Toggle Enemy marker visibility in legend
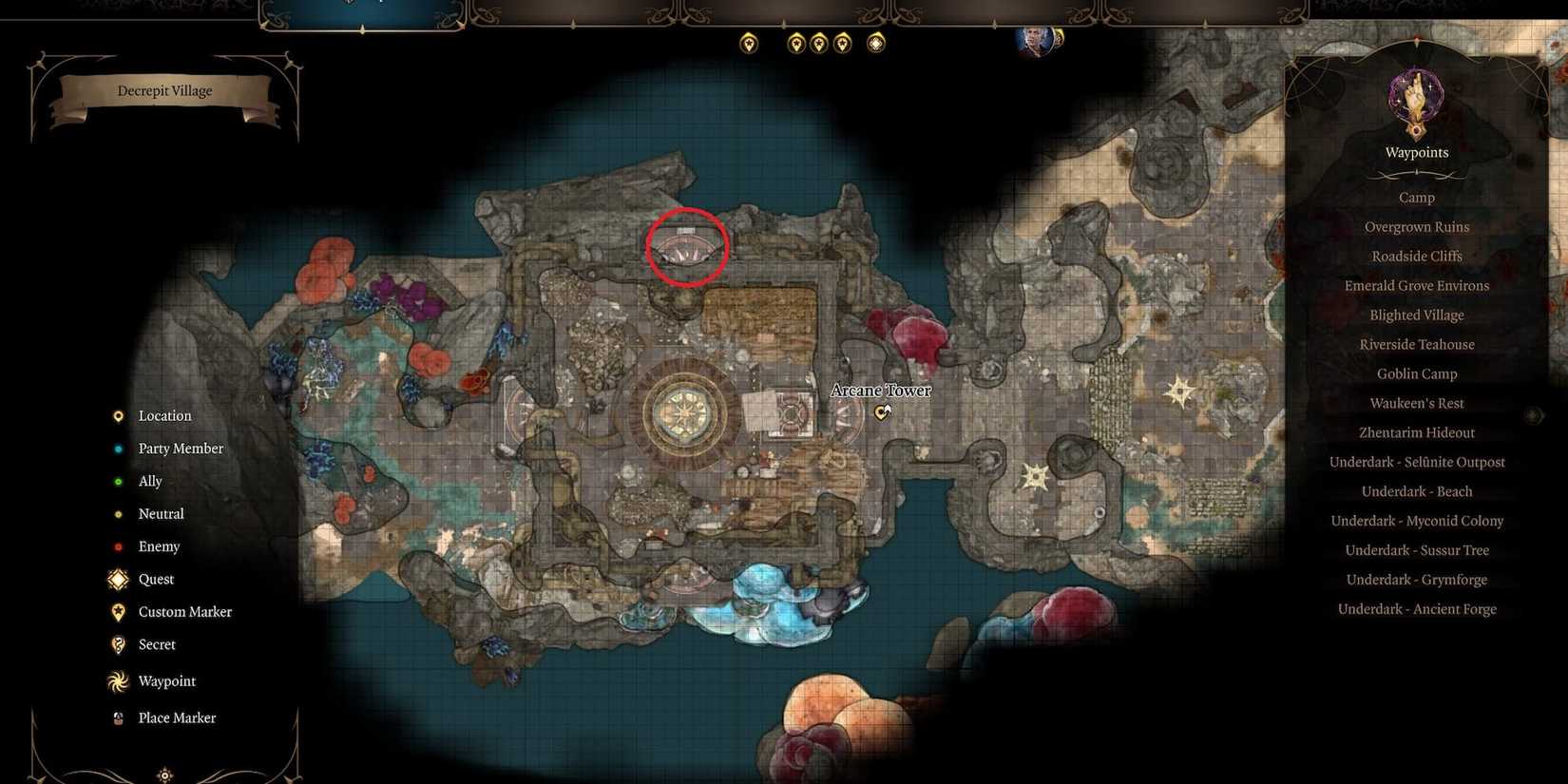The height and width of the screenshot is (784, 1568). point(117,546)
